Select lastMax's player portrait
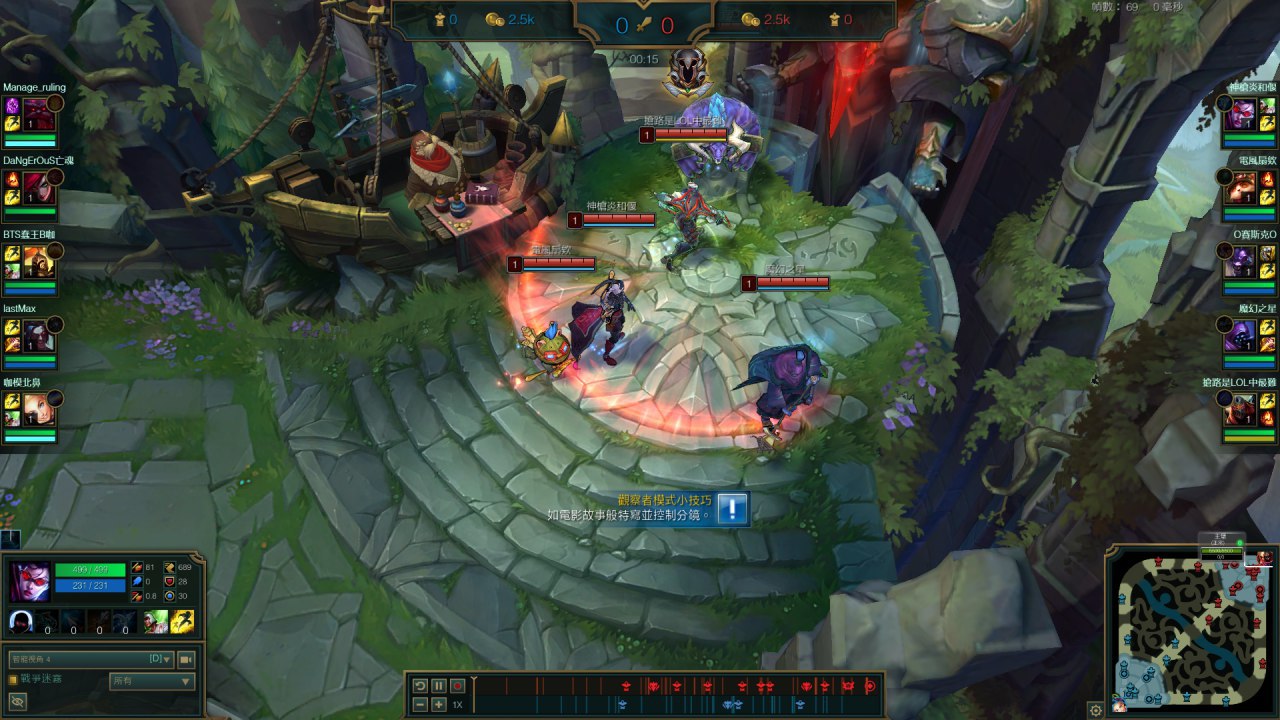Screen dimensions: 1280x720 (38, 334)
